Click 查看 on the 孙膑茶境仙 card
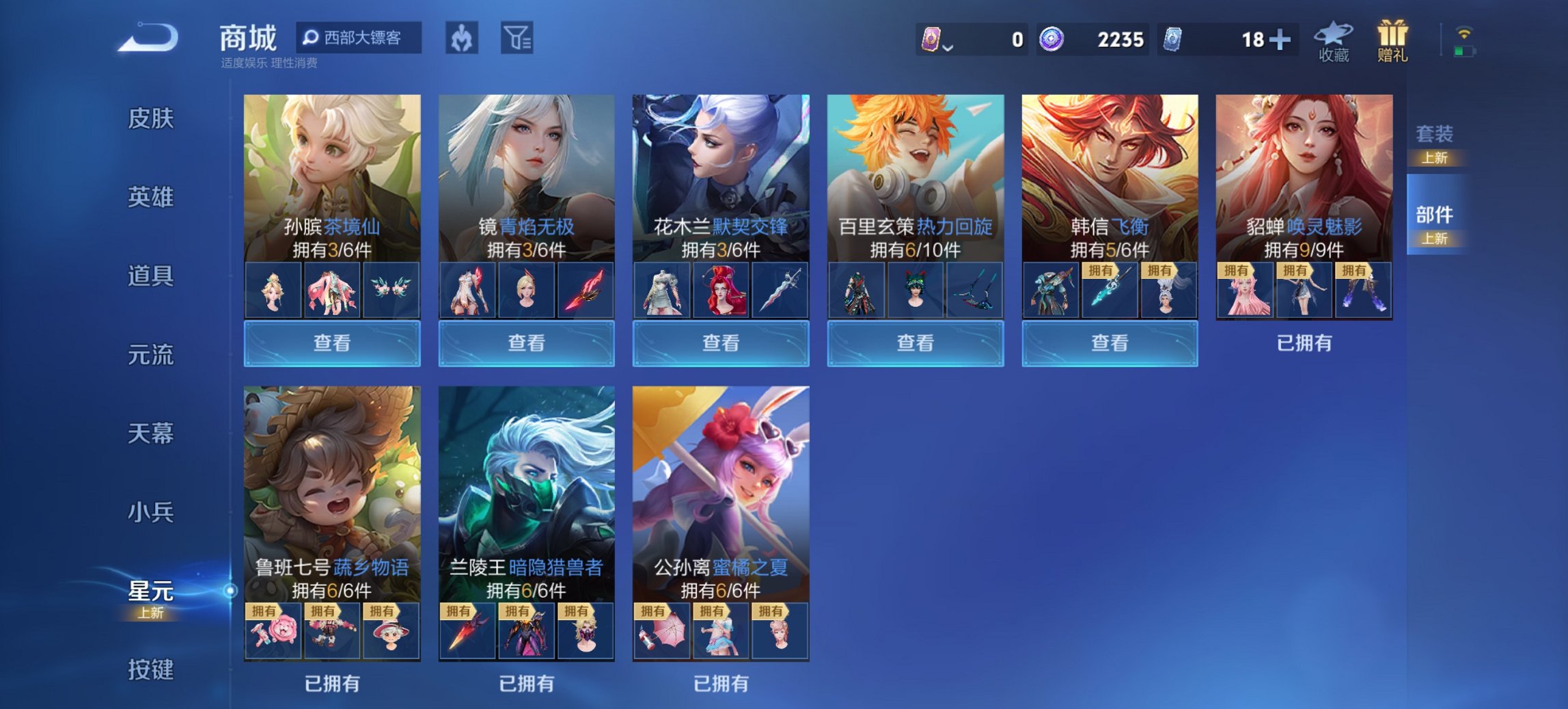 point(331,344)
